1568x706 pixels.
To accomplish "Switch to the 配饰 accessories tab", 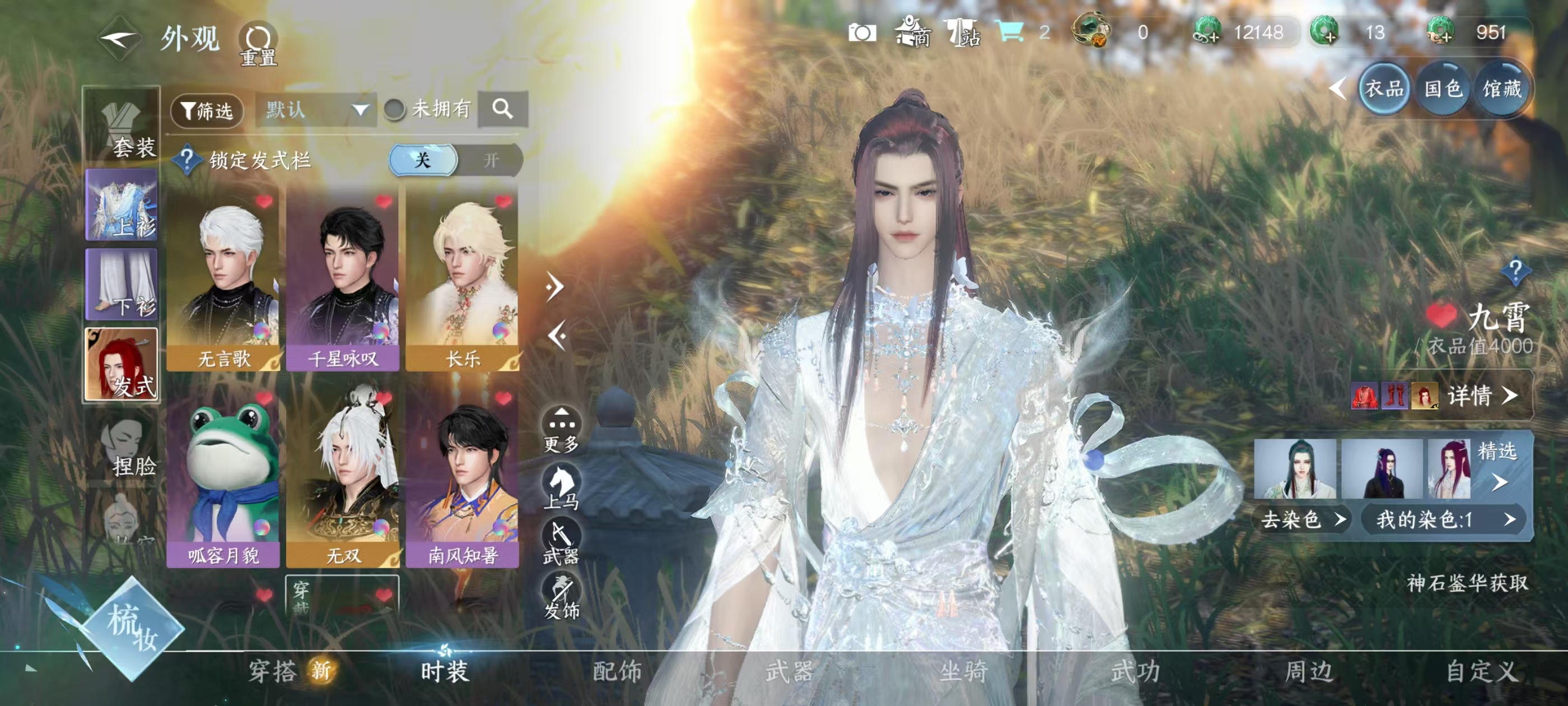I will pos(617,672).
